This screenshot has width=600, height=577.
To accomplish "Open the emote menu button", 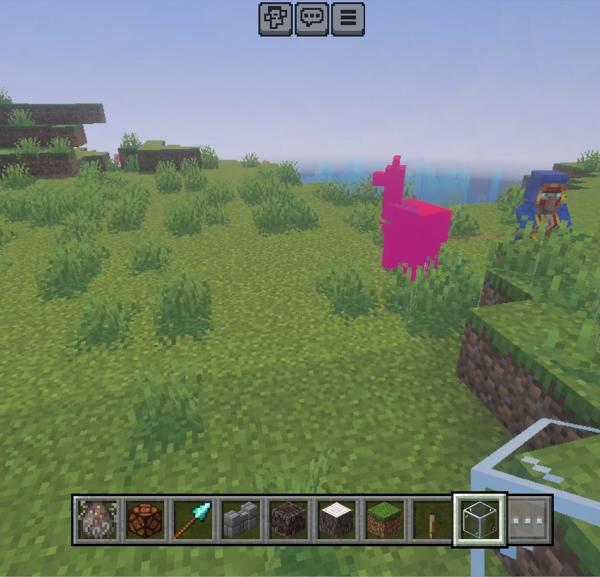I will (275, 19).
